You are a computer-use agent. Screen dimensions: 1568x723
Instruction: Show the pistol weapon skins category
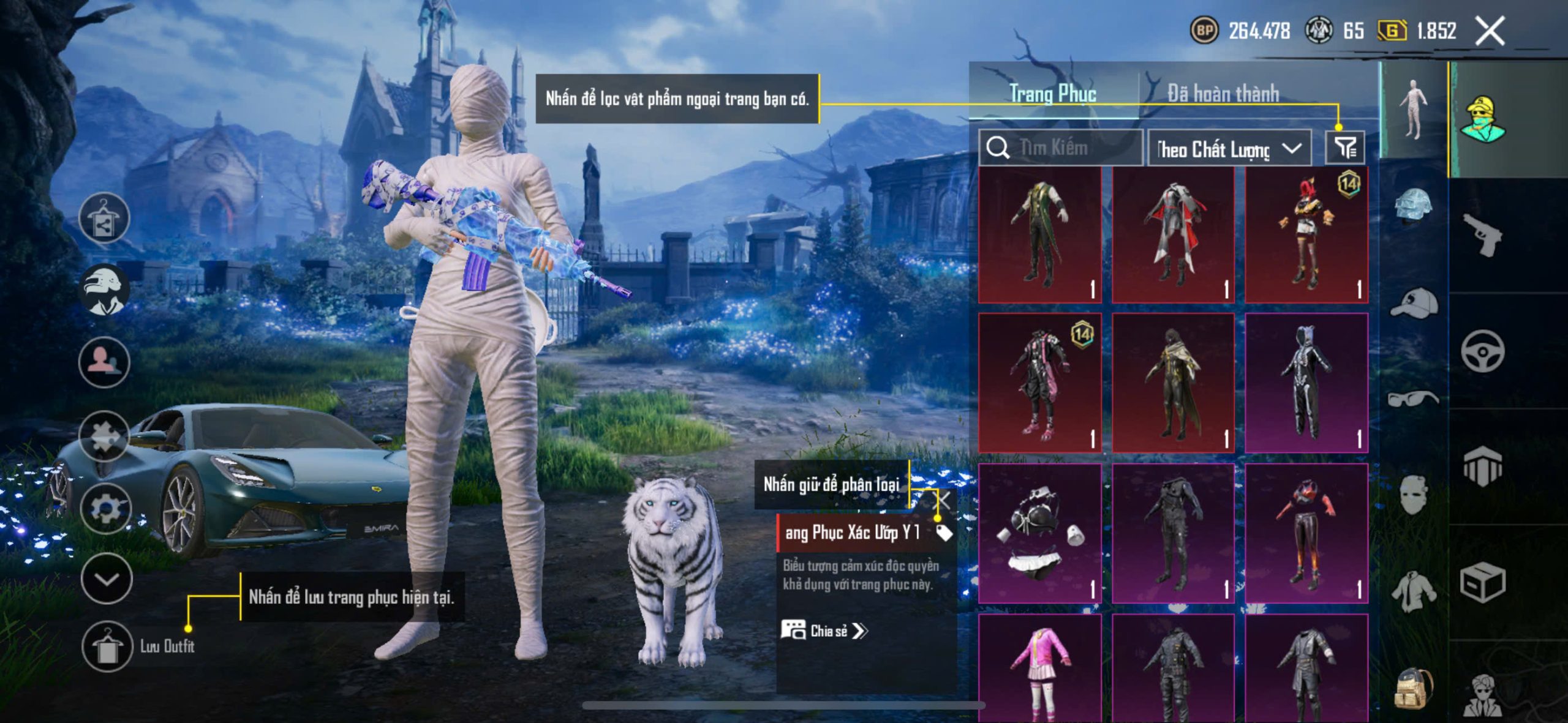coord(1482,234)
